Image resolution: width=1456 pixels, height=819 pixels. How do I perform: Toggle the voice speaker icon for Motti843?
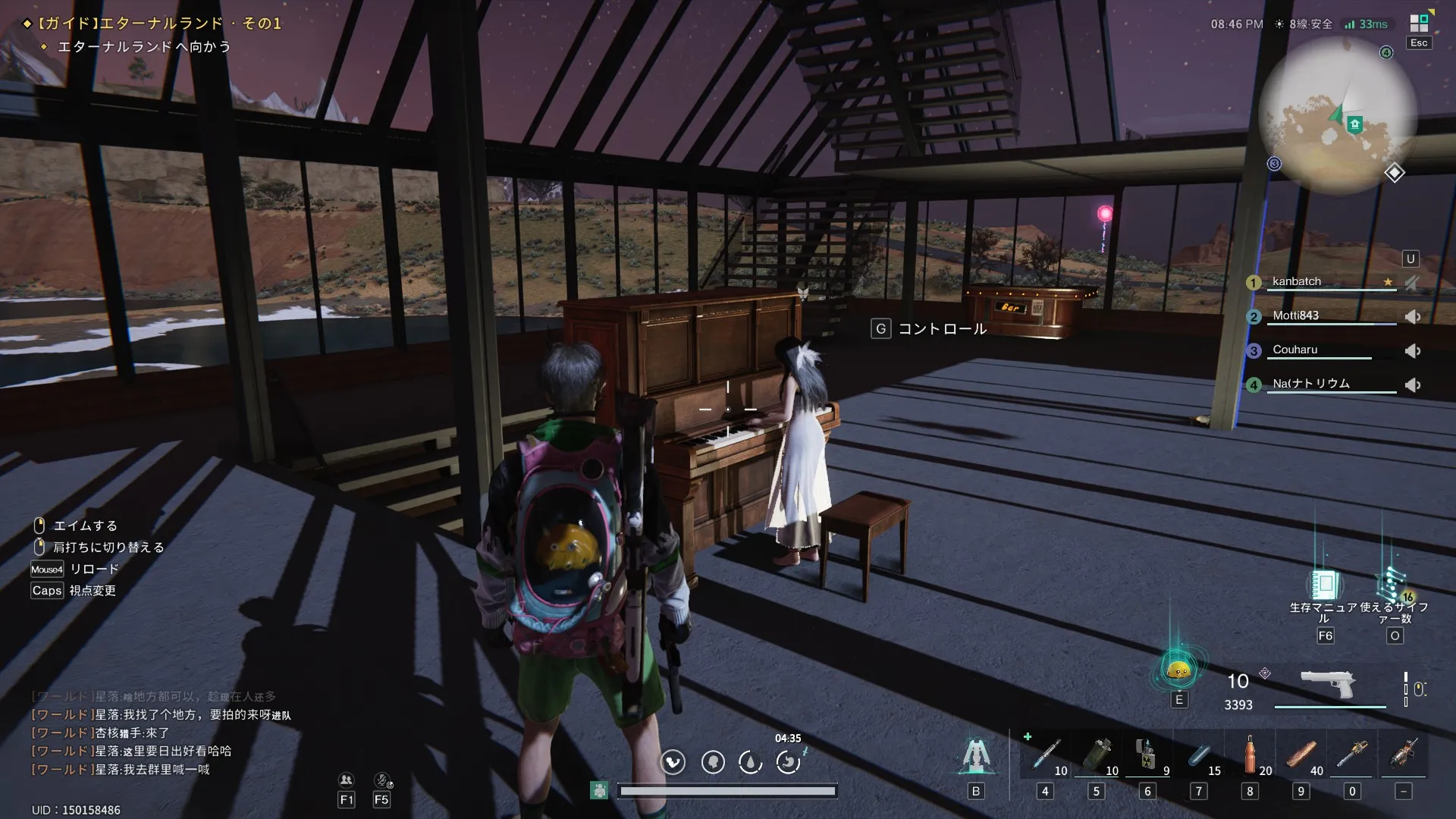(x=1413, y=317)
